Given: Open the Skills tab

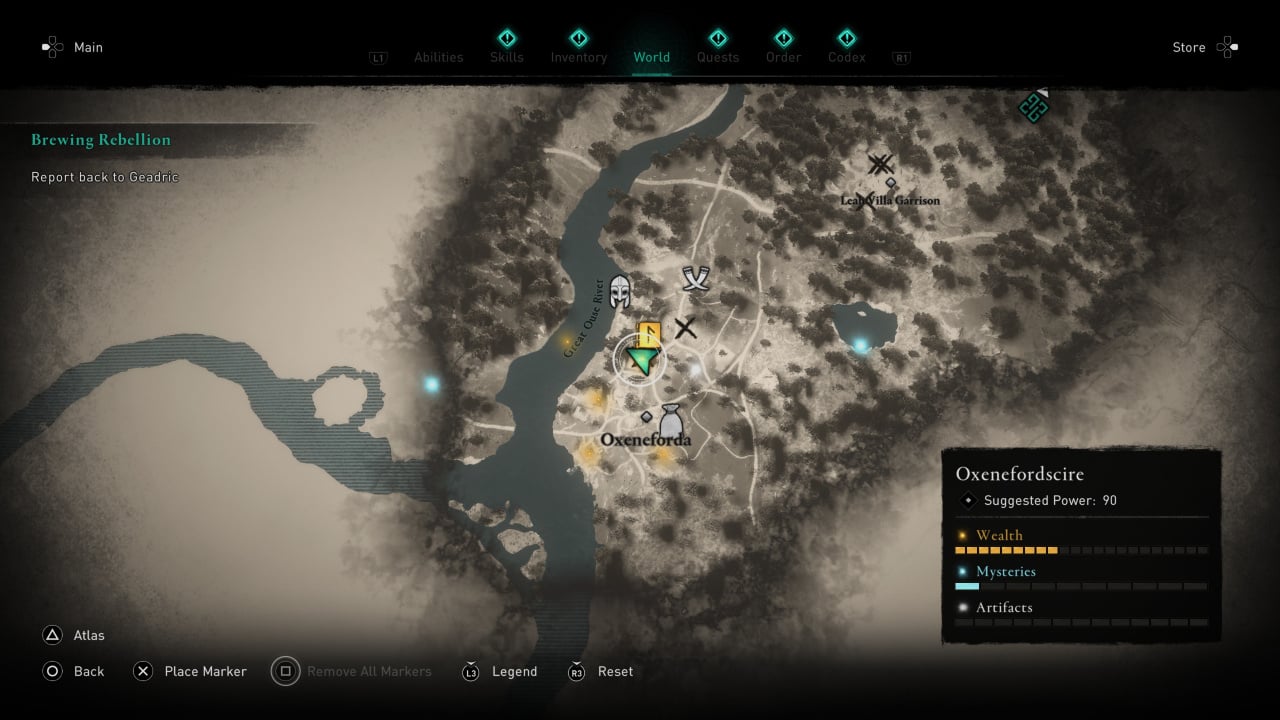Looking at the screenshot, I should (x=507, y=57).
